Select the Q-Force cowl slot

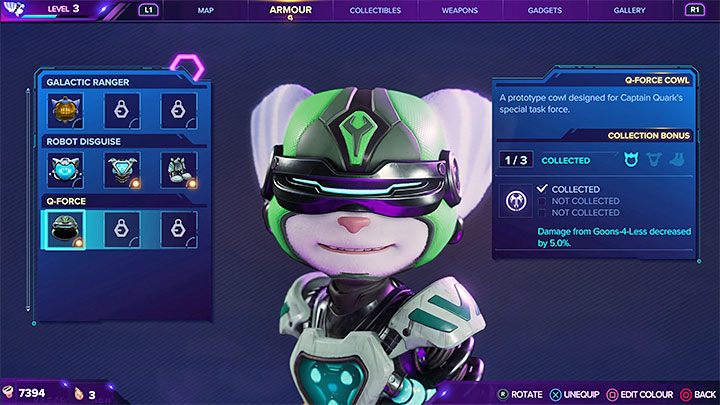pyautogui.click(x=66, y=230)
